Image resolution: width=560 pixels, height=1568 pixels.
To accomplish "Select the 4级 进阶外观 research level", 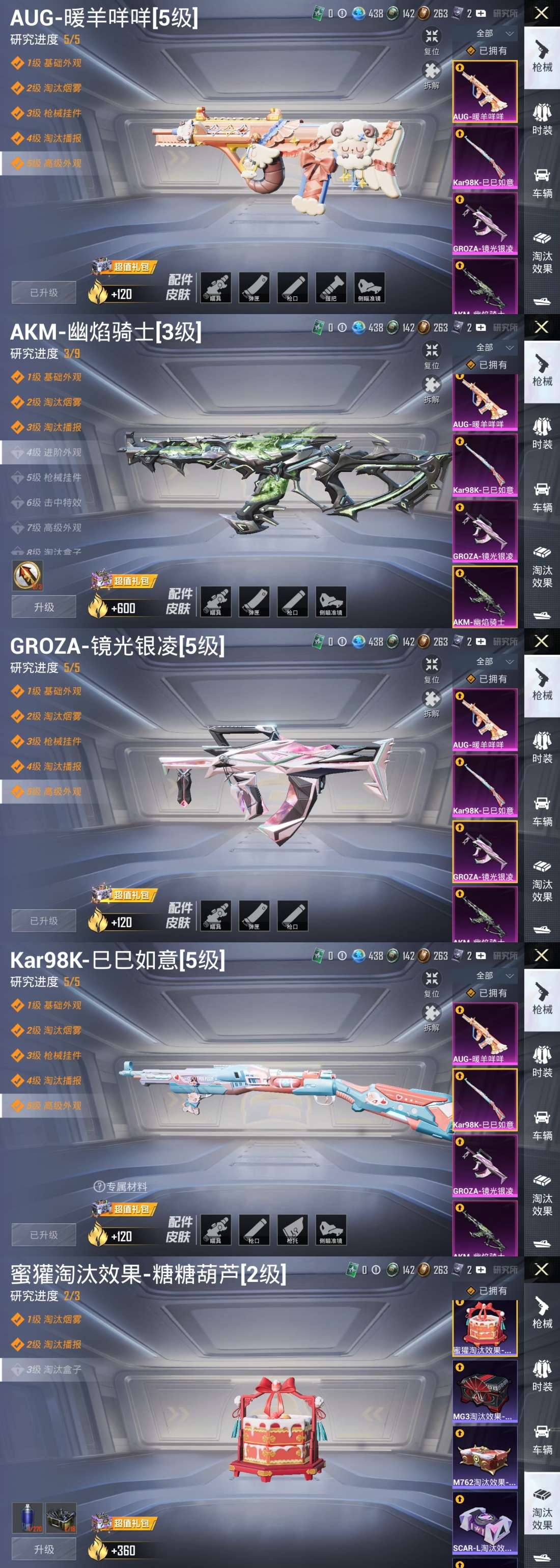I will pyautogui.click(x=53, y=452).
